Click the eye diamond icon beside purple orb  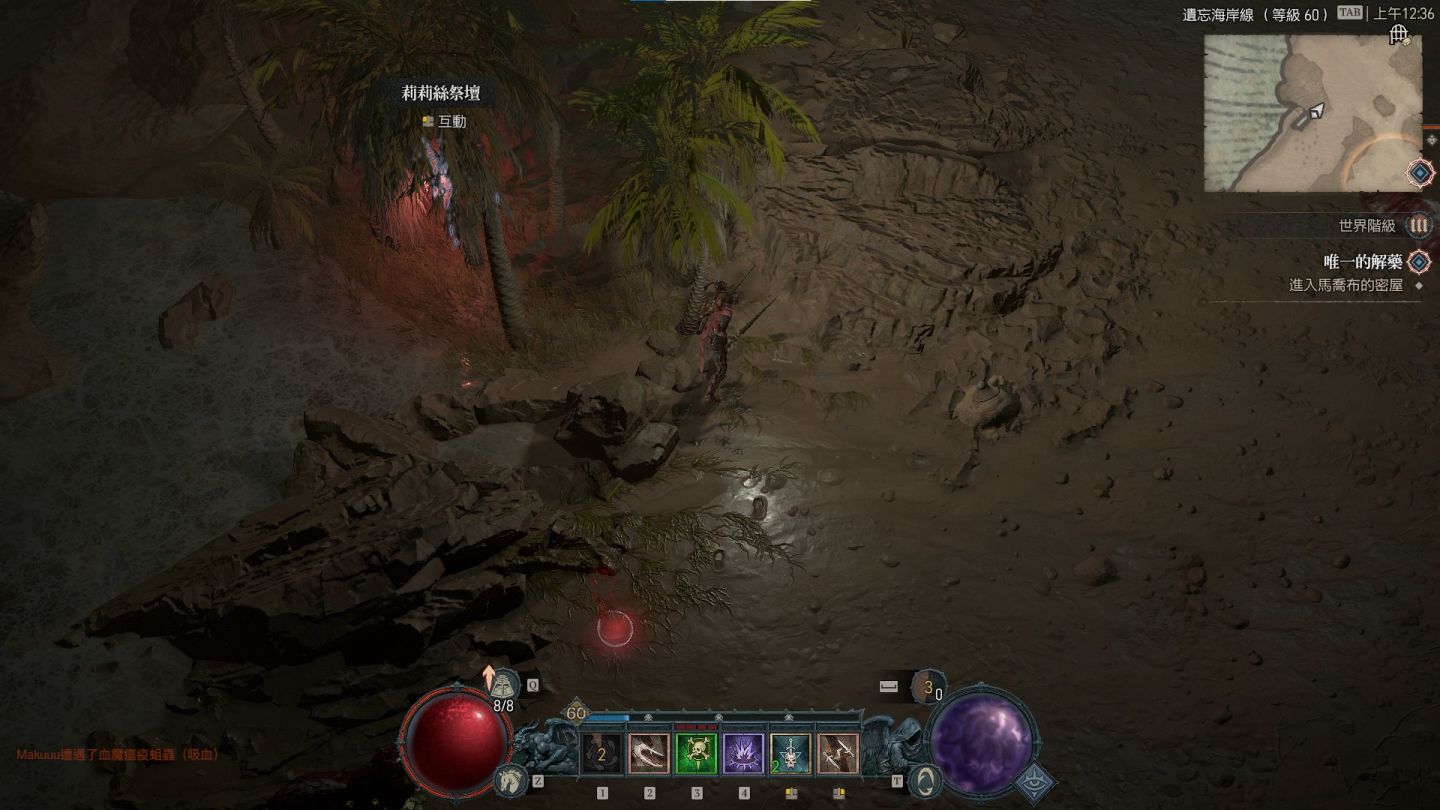1034,783
